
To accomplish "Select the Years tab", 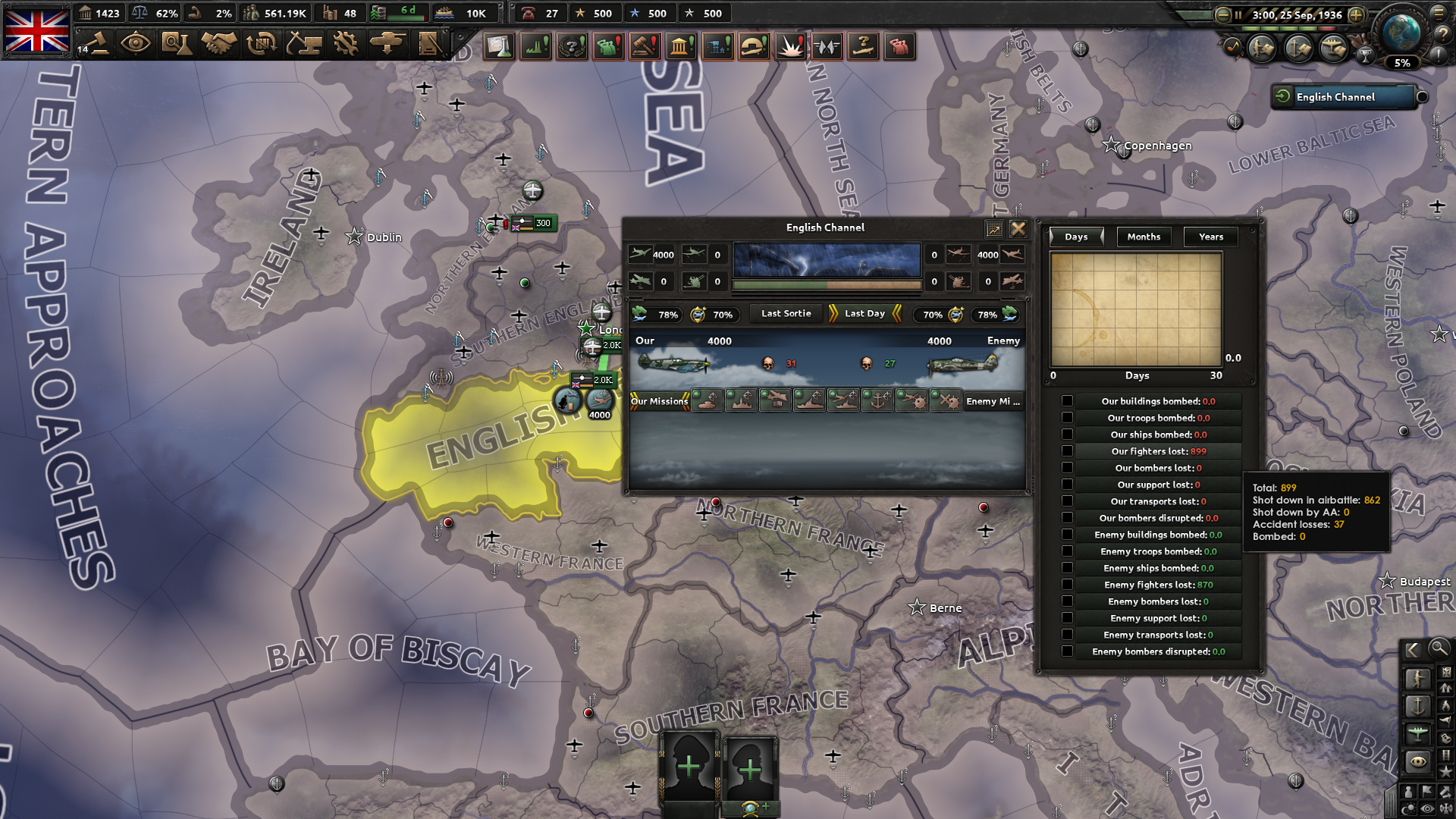I will tap(1210, 237).
